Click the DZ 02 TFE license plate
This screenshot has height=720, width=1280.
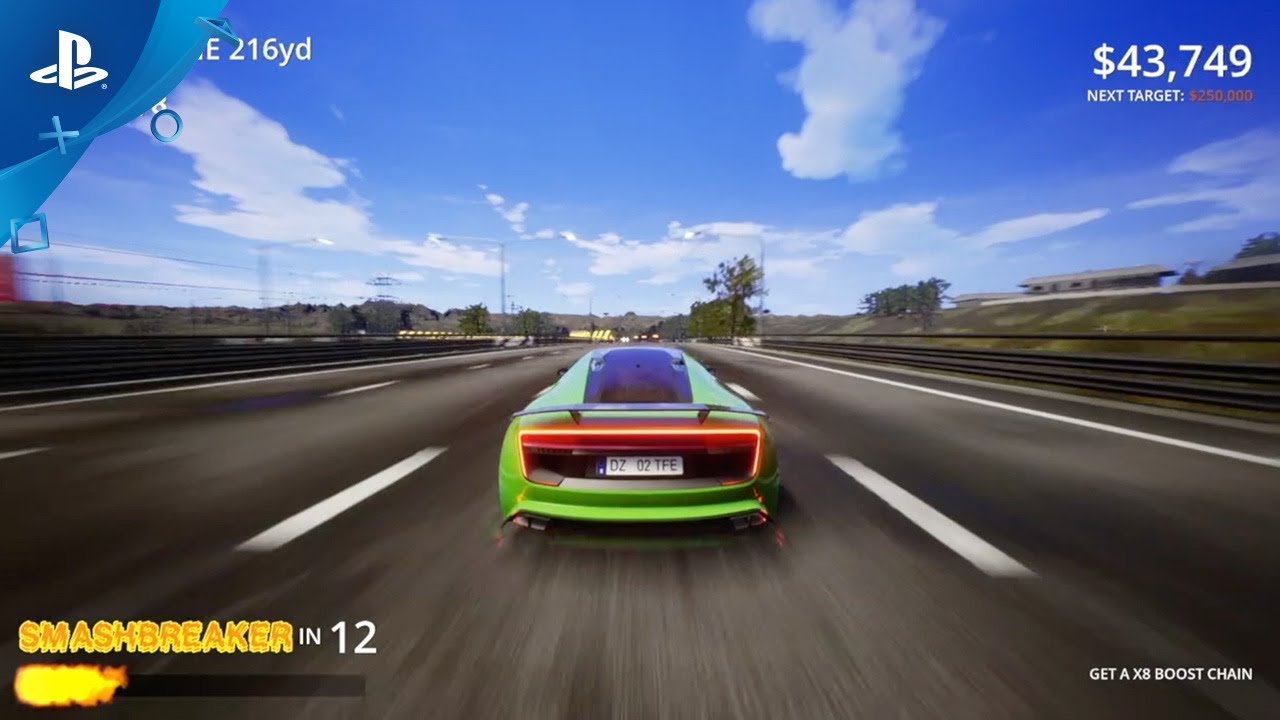click(640, 463)
